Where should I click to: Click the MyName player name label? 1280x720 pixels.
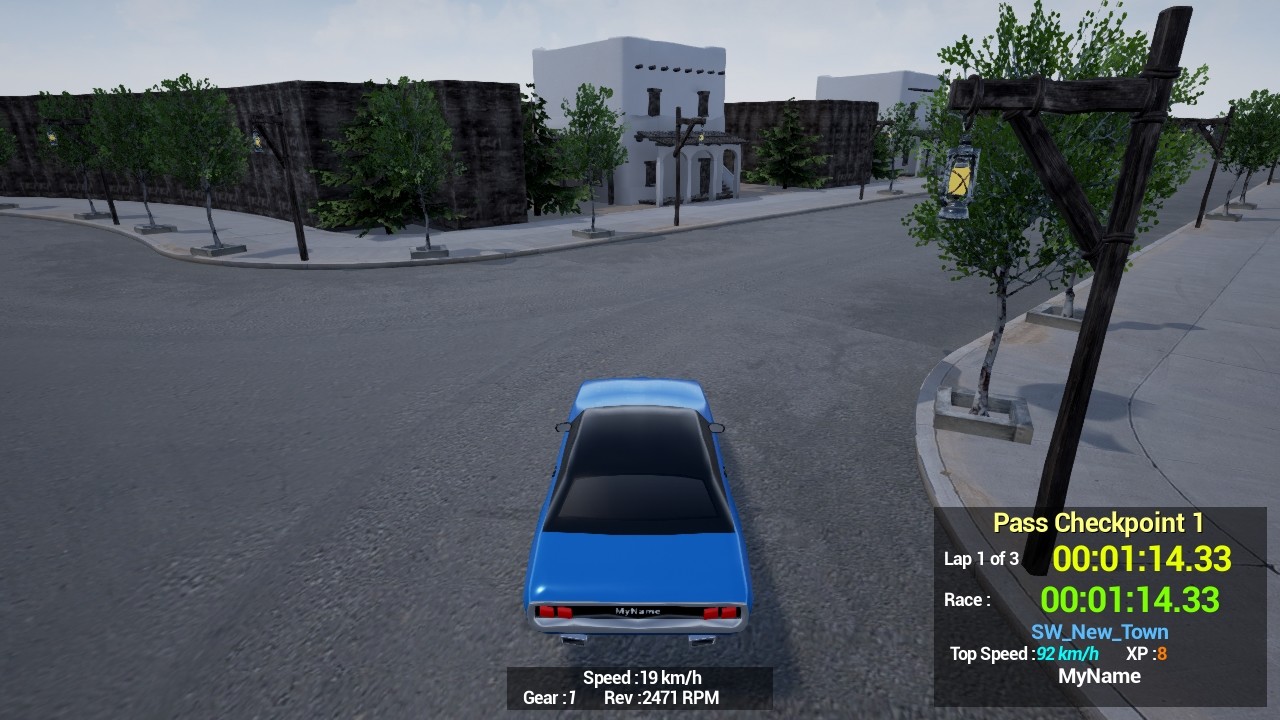(1100, 676)
